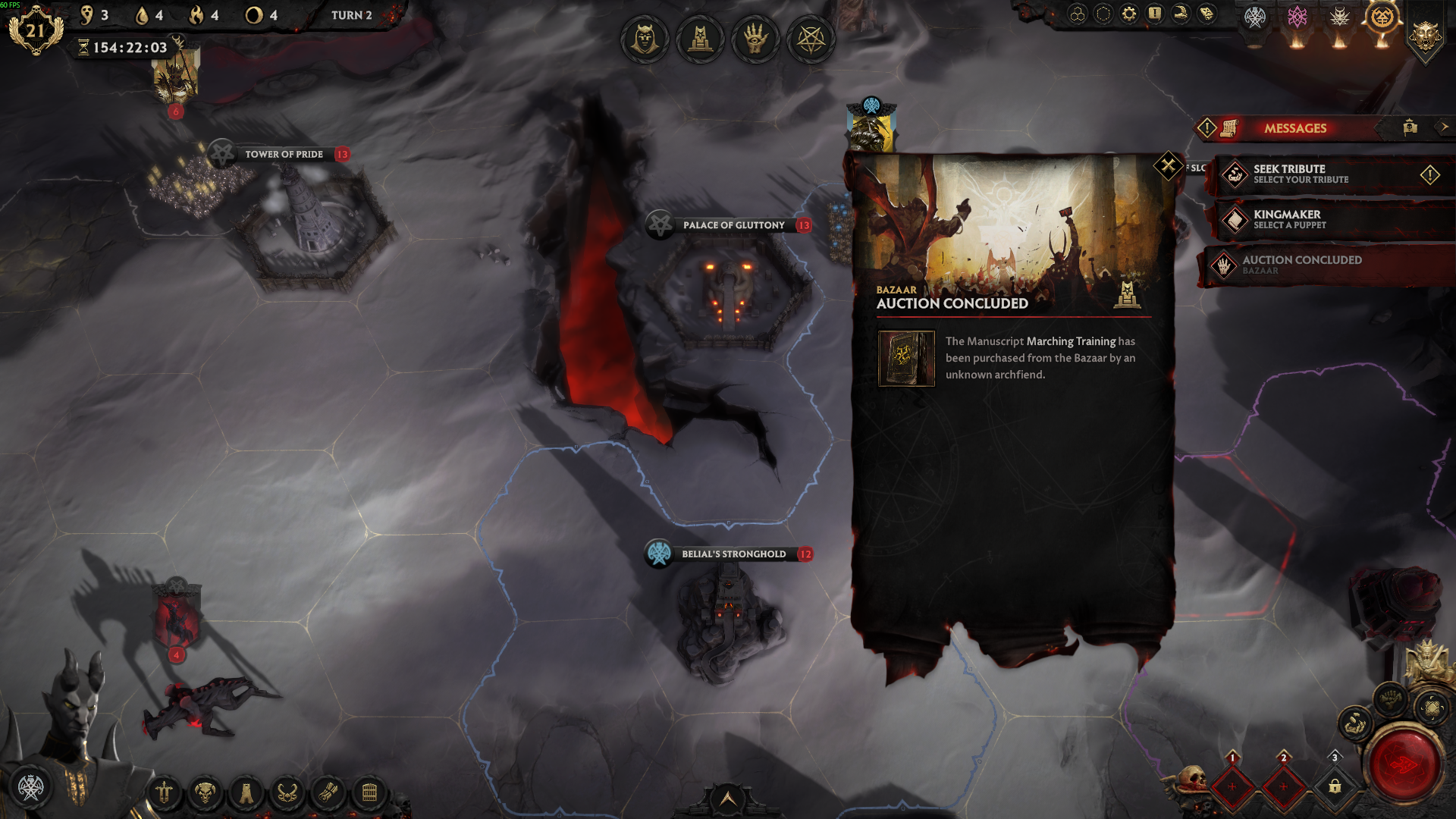Image resolution: width=1456 pixels, height=819 pixels.
Task: Select order slot number 2
Action: (1283, 786)
